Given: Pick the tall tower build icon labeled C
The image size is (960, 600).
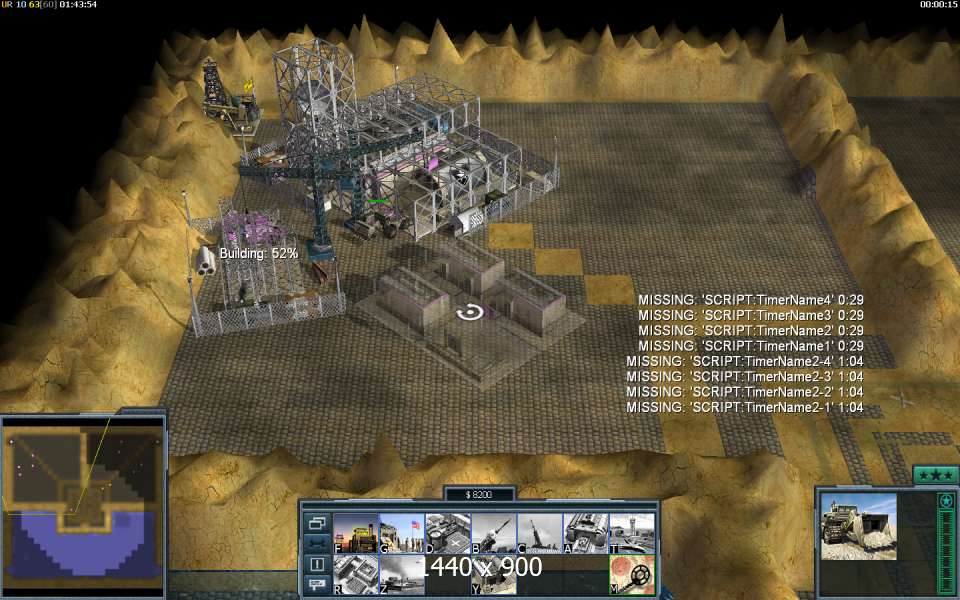Looking at the screenshot, I should pyautogui.click(x=539, y=534).
